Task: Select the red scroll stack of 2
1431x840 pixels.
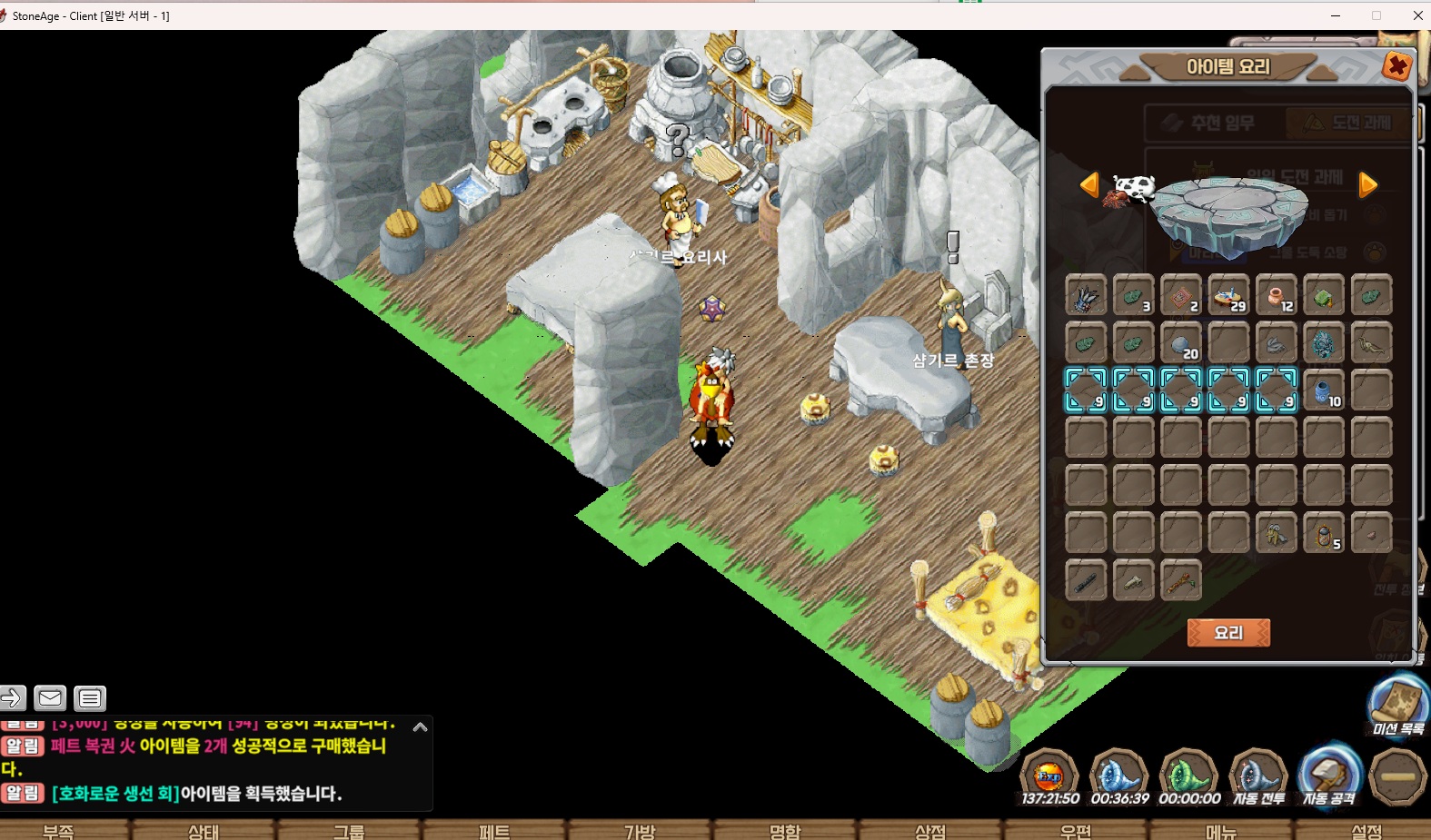Action: click(x=1181, y=295)
